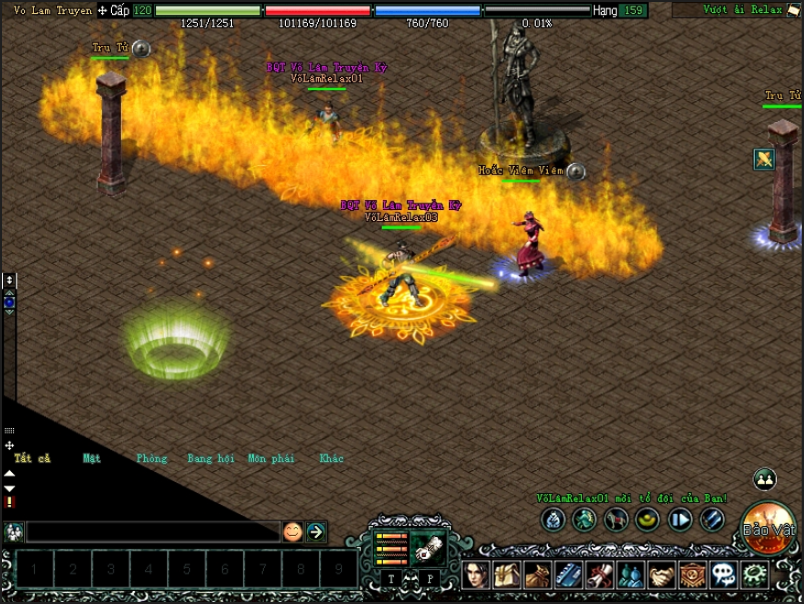Screen dimensions: 804x604
Task: Click the blue play arrow icon
Action: (x=680, y=519)
